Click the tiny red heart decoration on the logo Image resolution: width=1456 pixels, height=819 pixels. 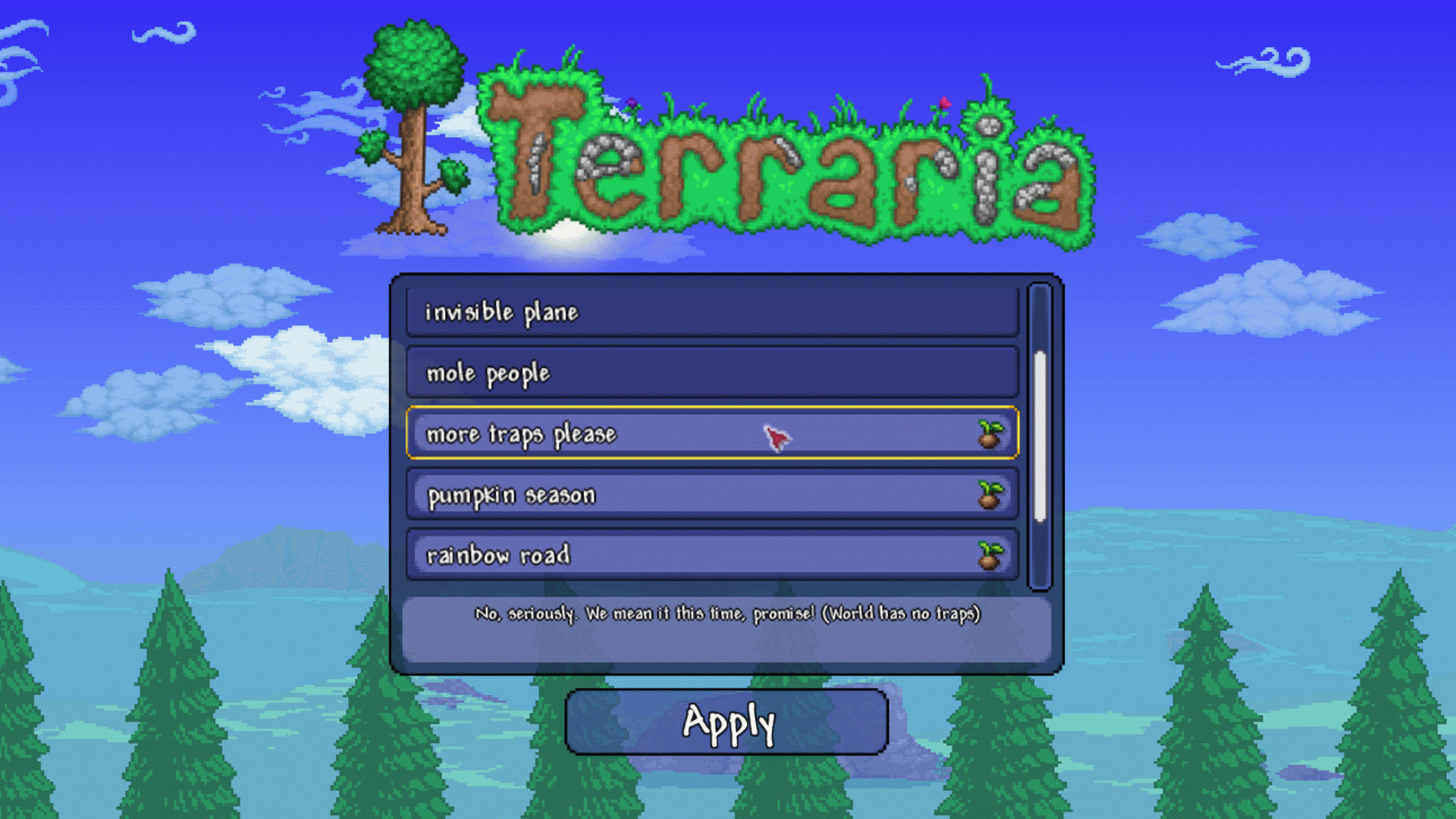click(943, 102)
